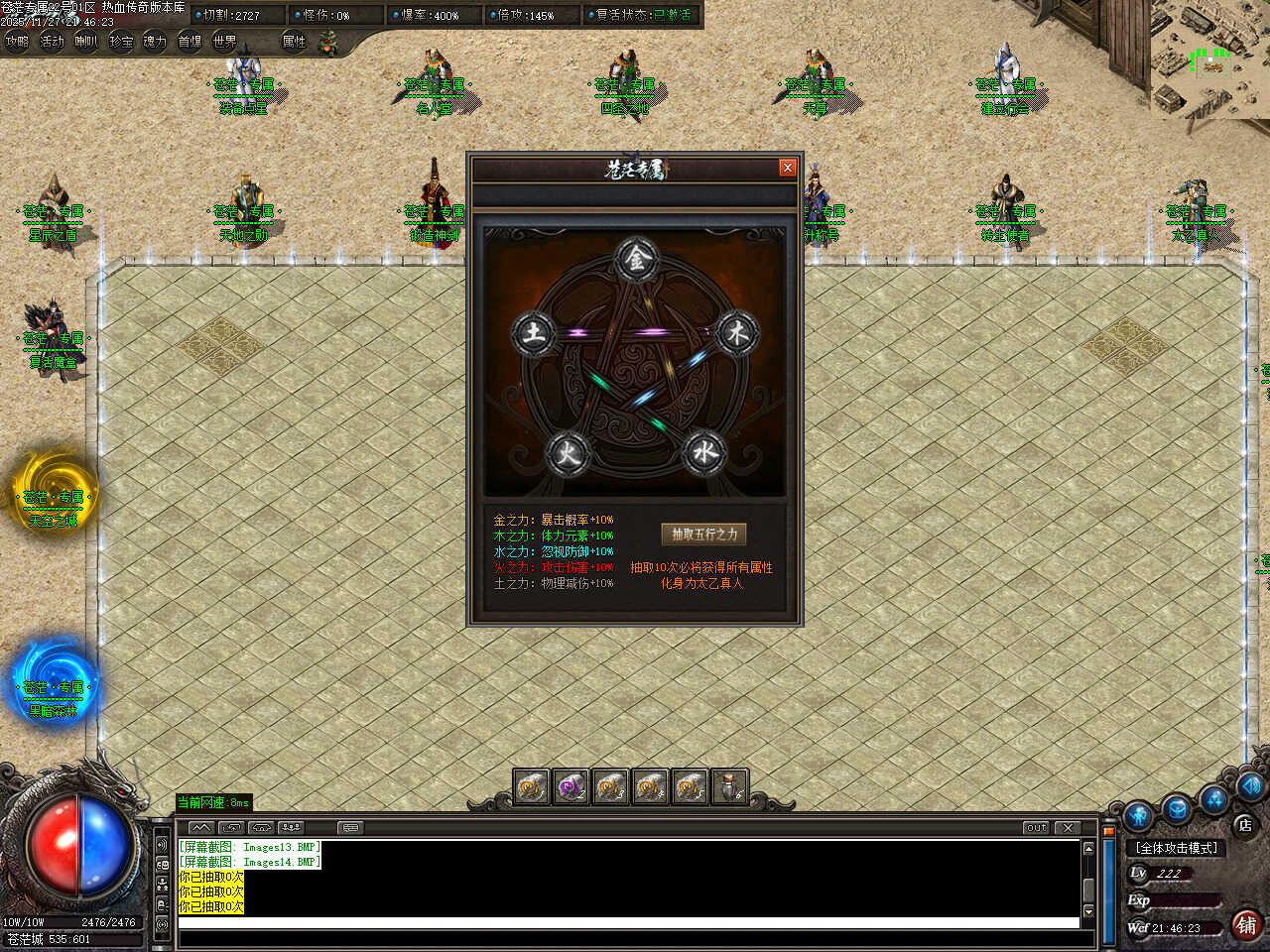This screenshot has width=1270, height=952.
Task: Open the 店 shop button
Action: pyautogui.click(x=1244, y=824)
